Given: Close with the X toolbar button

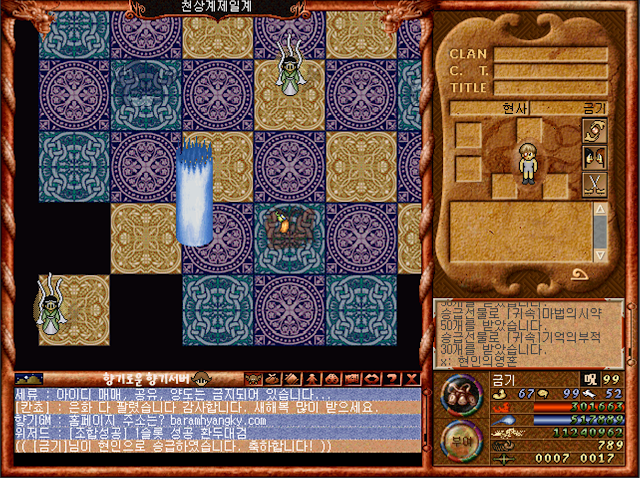Looking at the screenshot, I should coord(409,379).
